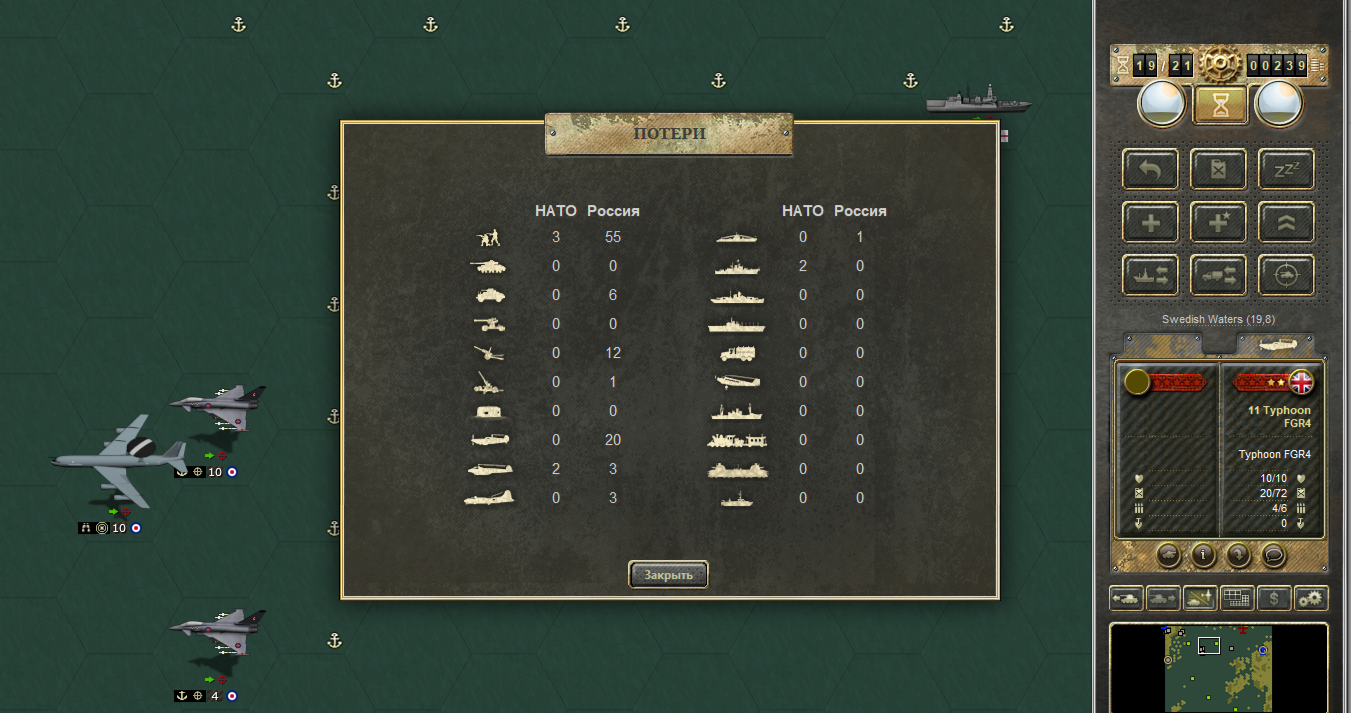Resupply the unit with the fuel can button
Viewport: 1351px width, 713px height.
1218,169
